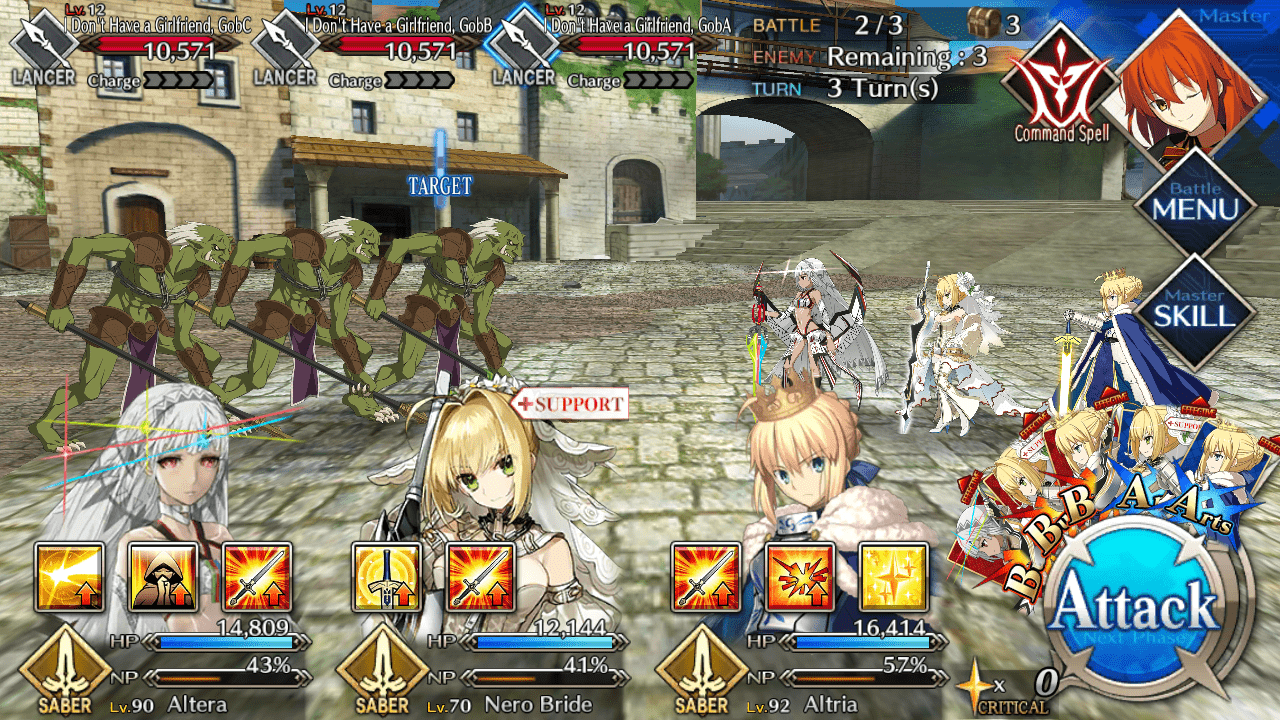The image size is (1280, 720).
Task: Target the enemy lancer GobC nameplate
Action: click(130, 45)
